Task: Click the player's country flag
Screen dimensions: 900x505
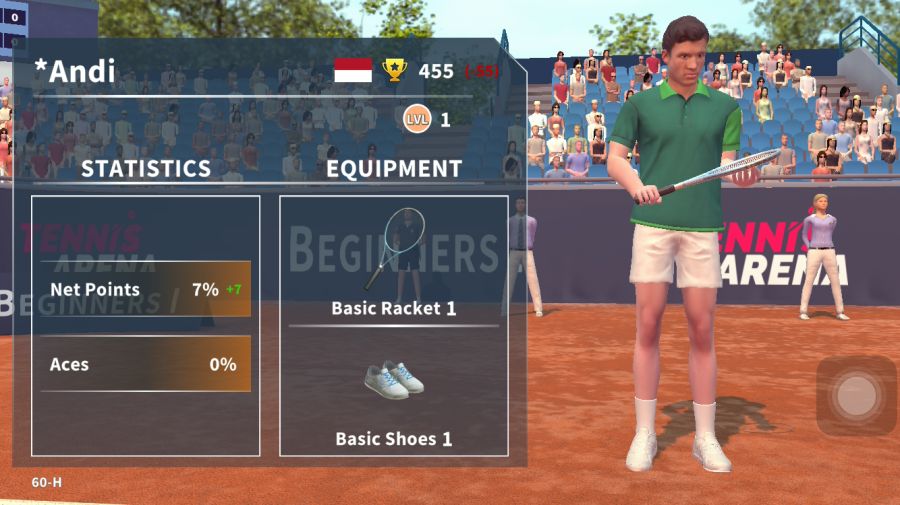Action: (x=353, y=71)
